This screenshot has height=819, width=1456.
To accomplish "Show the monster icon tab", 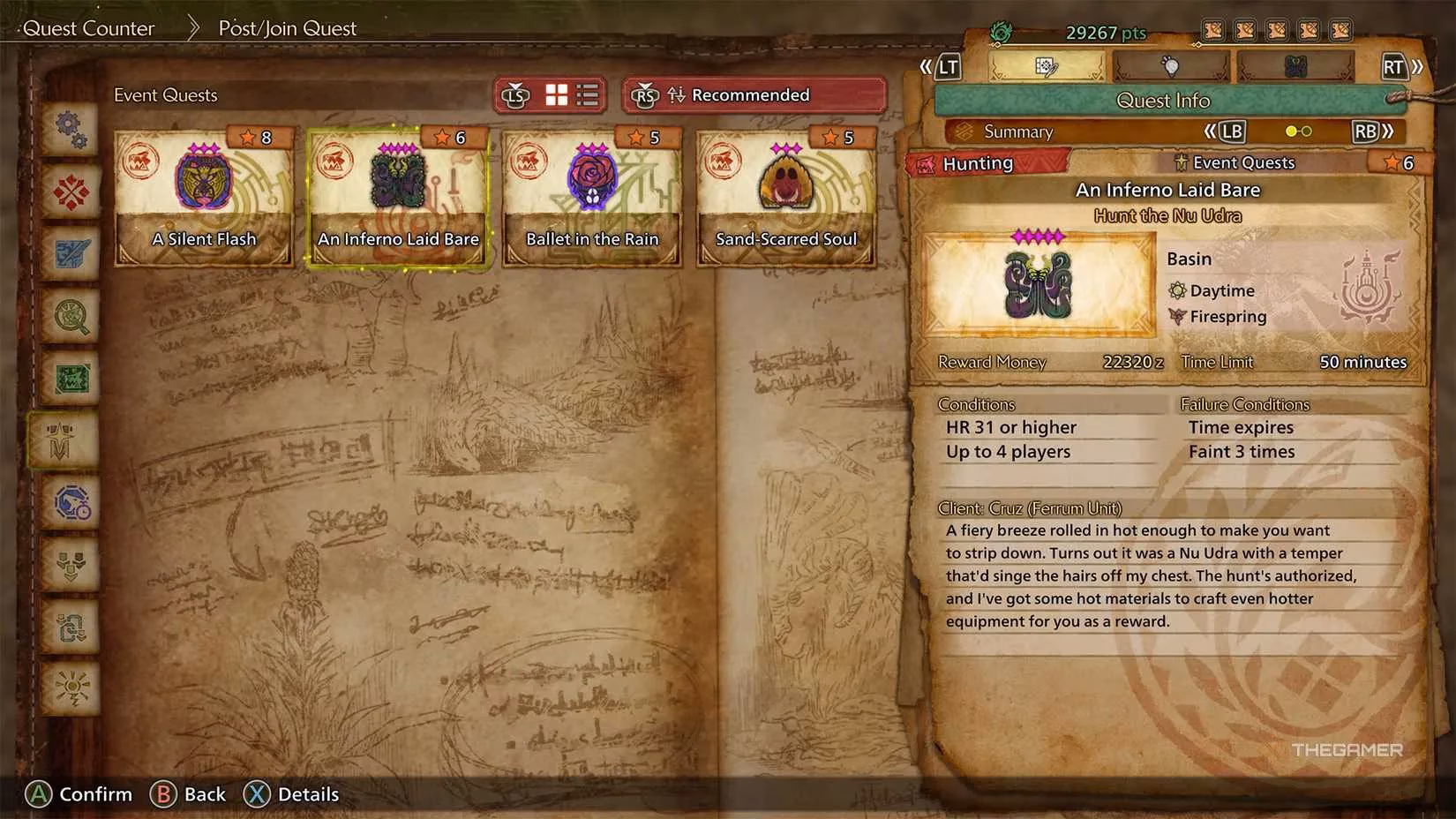I will [x=1295, y=67].
